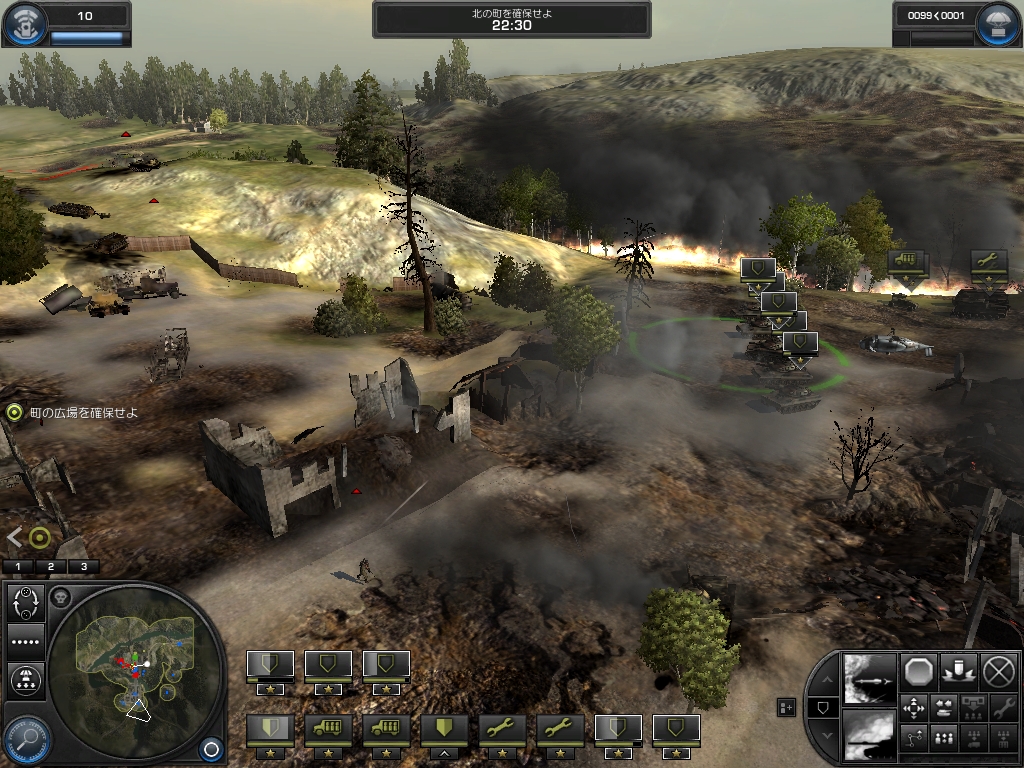Viewport: 1024px width, 768px height.
Task: Toggle the town square objective marker
Action: [x=14, y=412]
